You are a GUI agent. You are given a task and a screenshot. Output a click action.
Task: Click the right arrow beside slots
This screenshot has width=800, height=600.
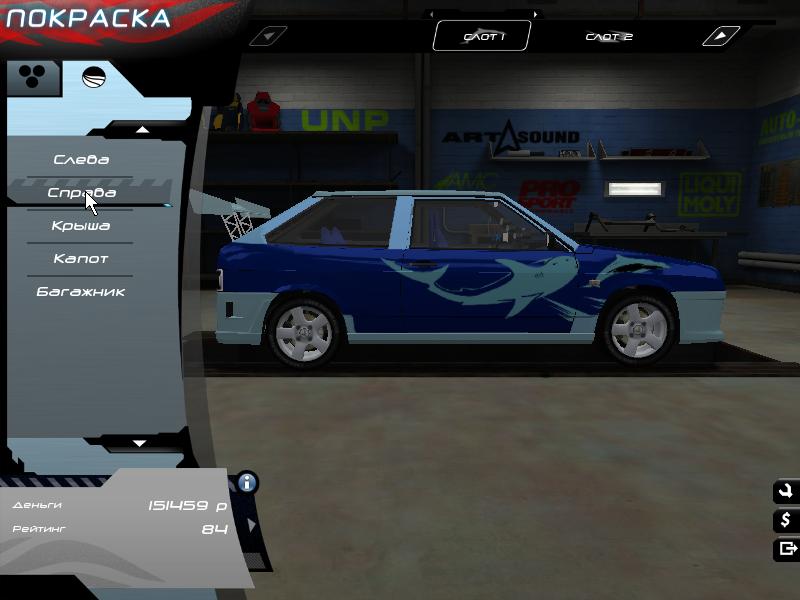click(720, 37)
